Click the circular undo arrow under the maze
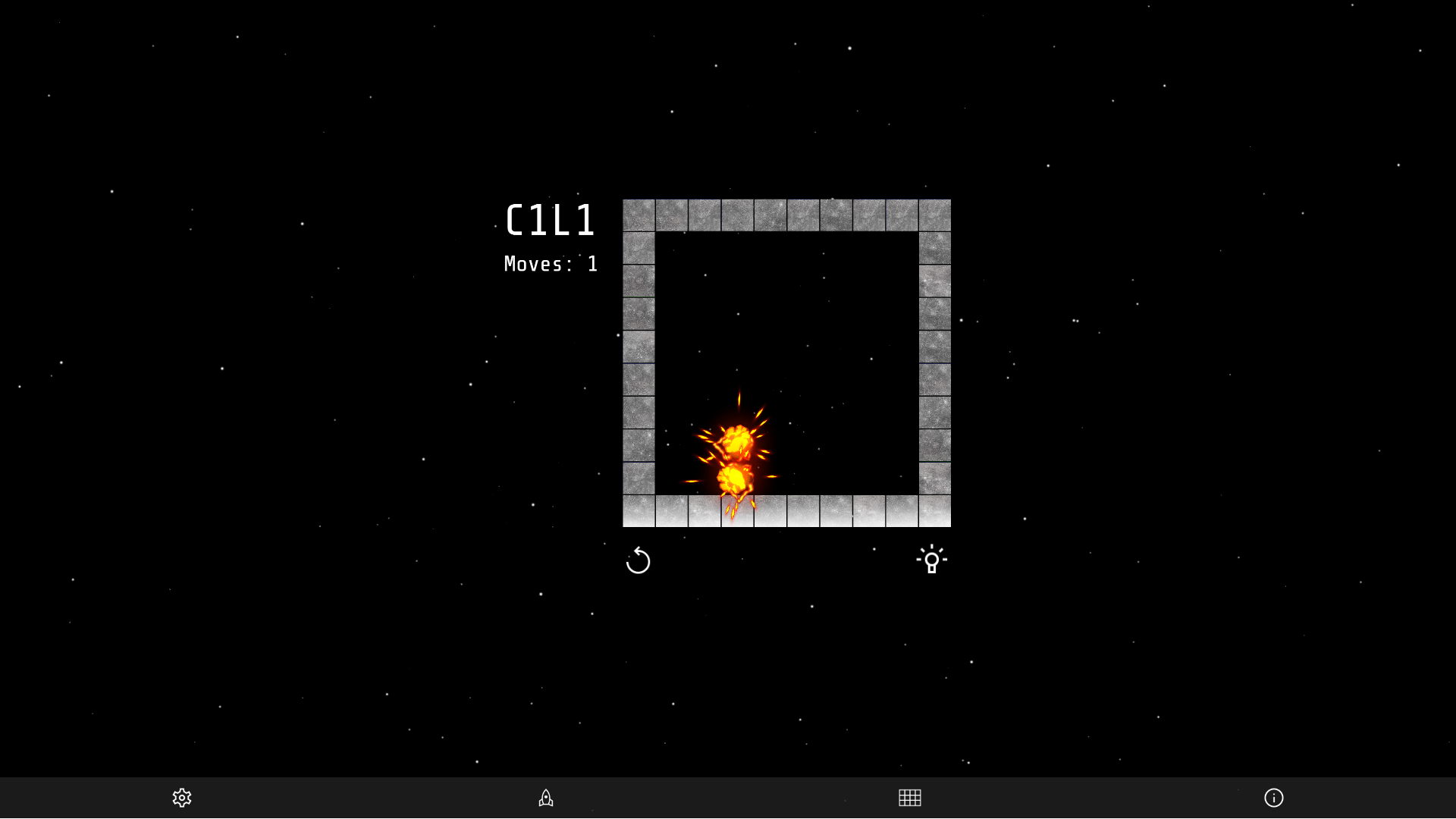 [x=639, y=561]
